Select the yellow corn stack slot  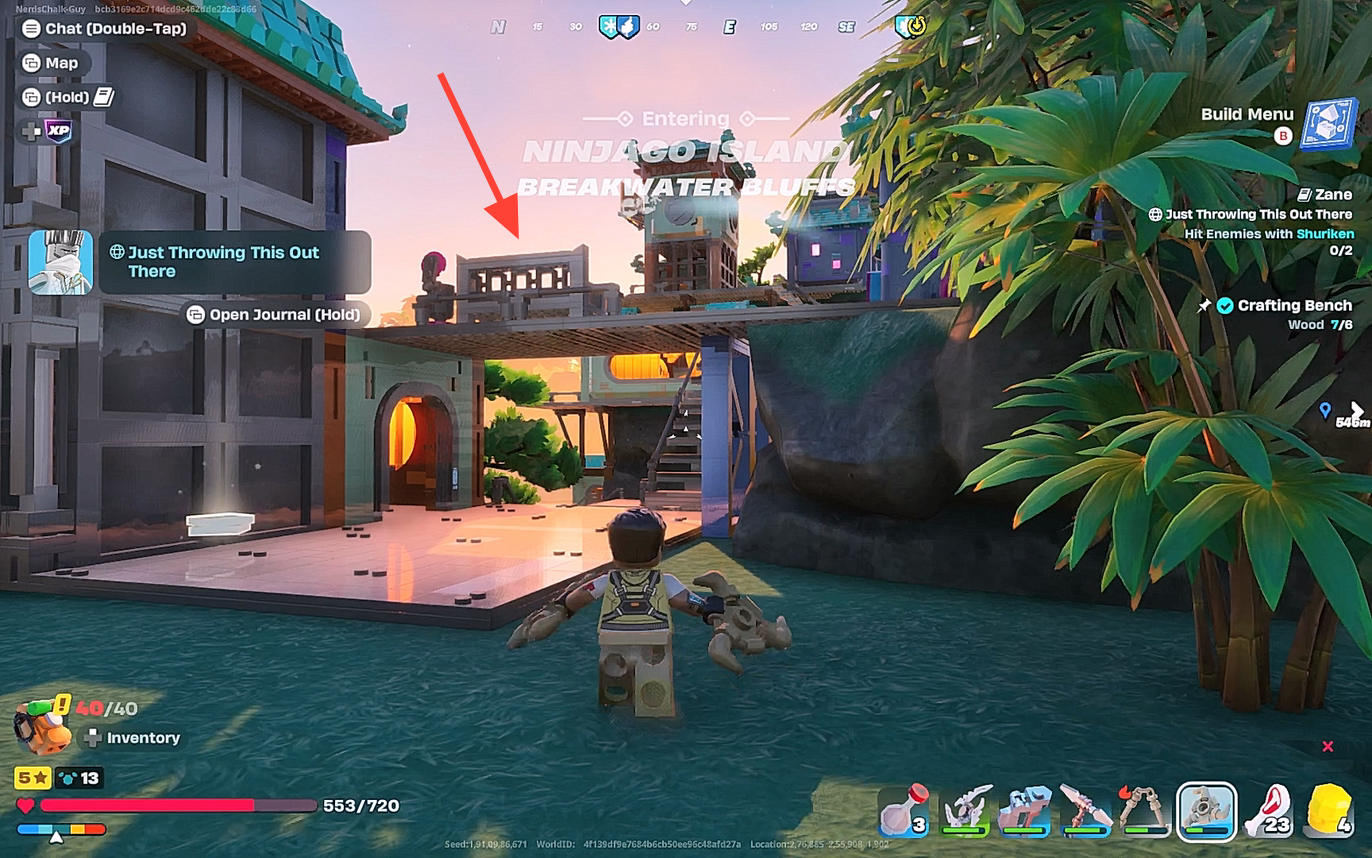pos(1328,809)
